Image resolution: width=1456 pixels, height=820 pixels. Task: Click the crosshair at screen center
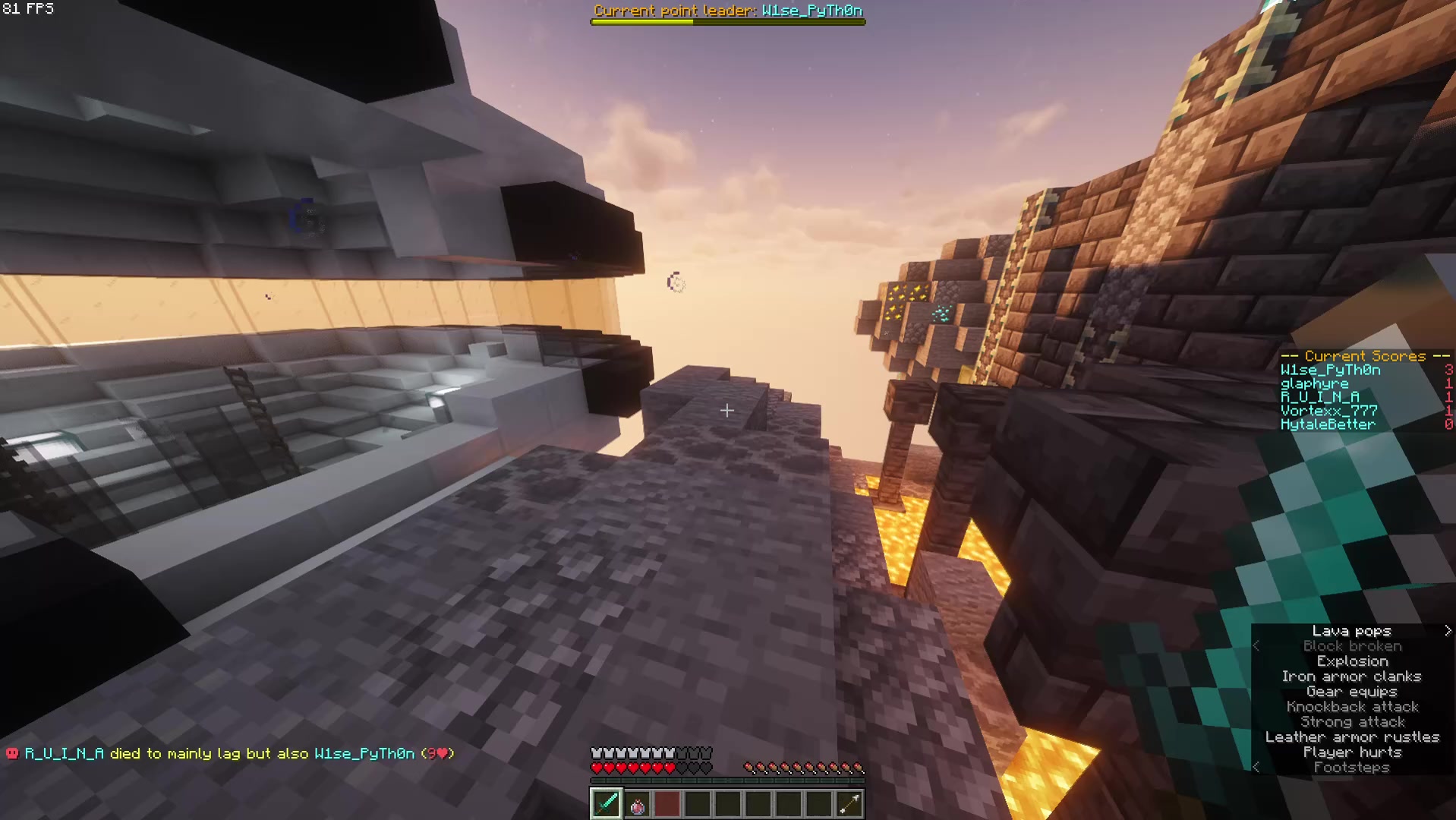pyautogui.click(x=726, y=411)
